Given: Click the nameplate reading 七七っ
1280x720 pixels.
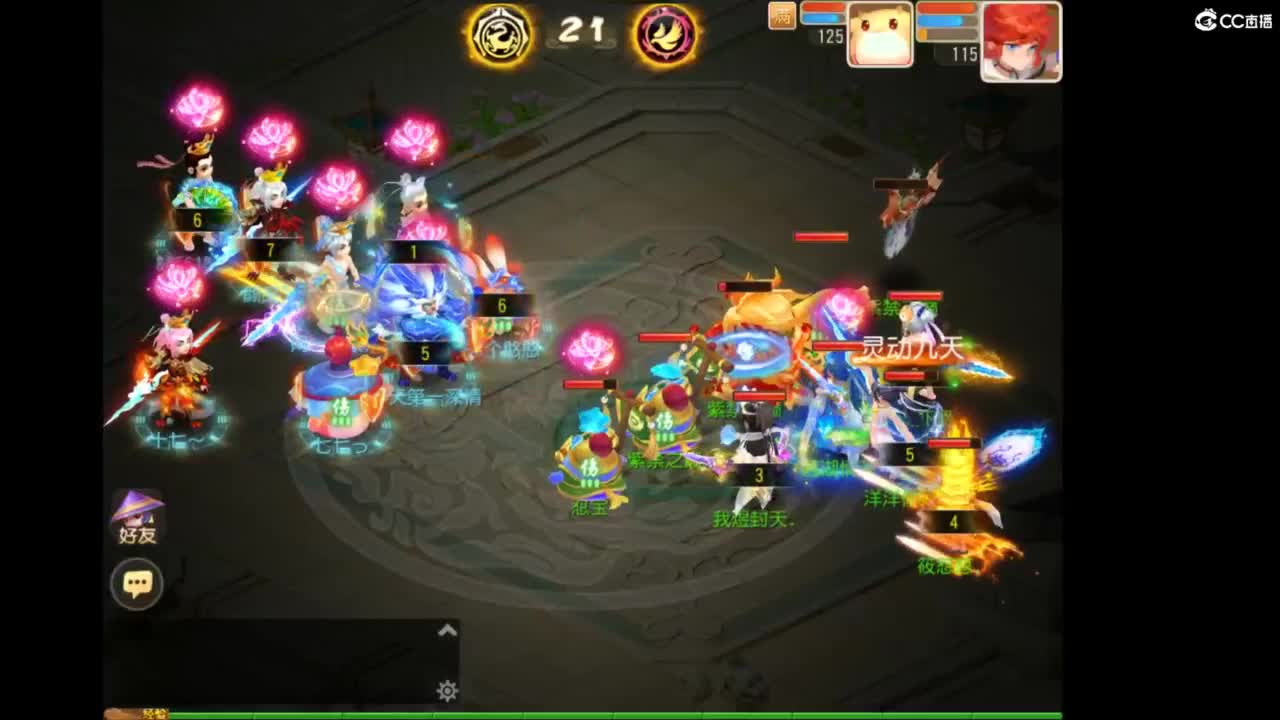Looking at the screenshot, I should pyautogui.click(x=340, y=446).
